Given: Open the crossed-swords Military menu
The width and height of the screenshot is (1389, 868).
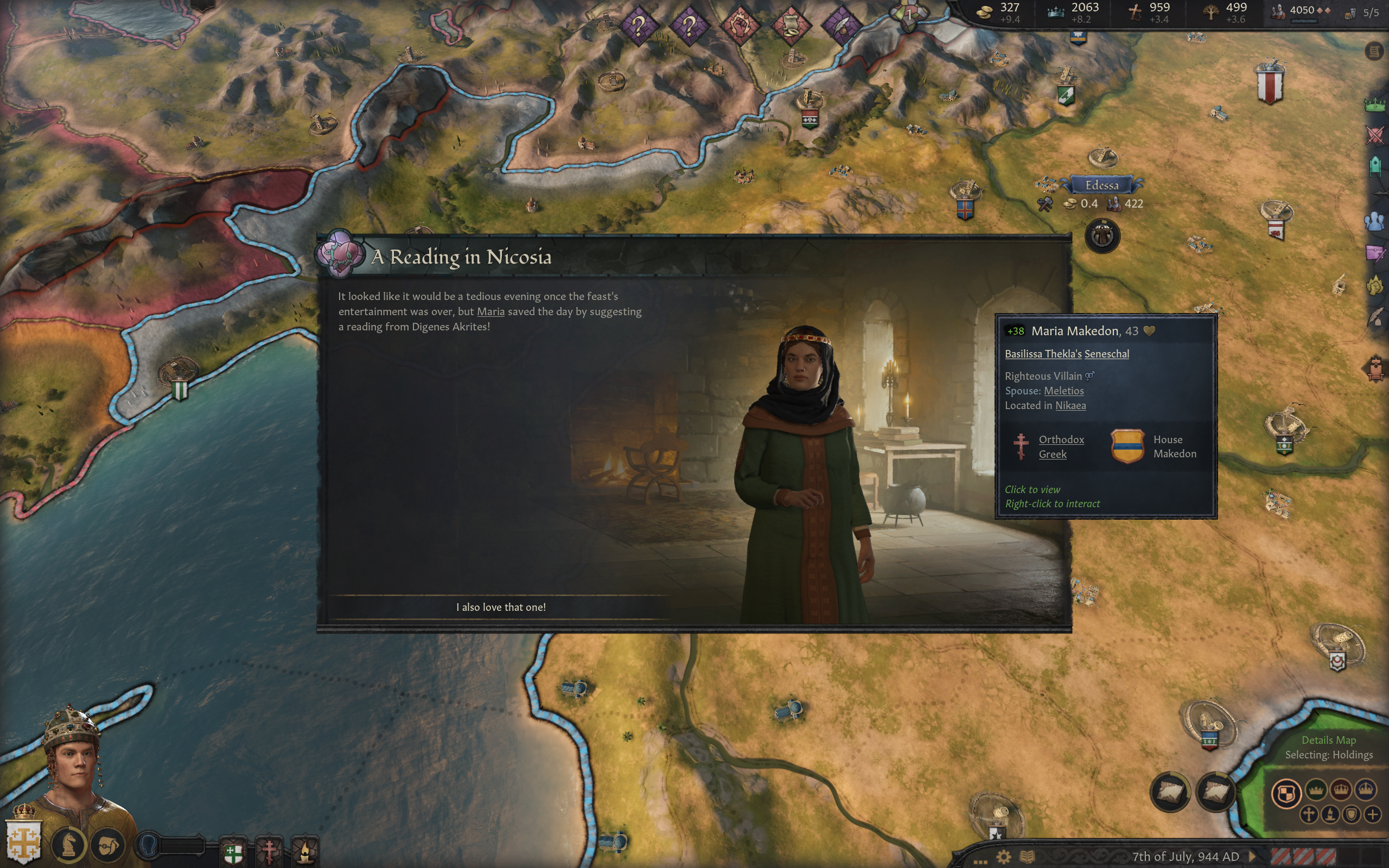Looking at the screenshot, I should [1375, 136].
